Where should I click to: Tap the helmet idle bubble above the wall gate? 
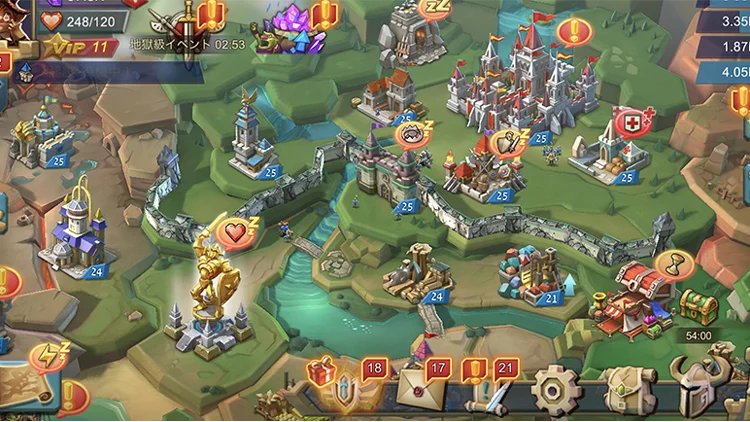[410, 133]
